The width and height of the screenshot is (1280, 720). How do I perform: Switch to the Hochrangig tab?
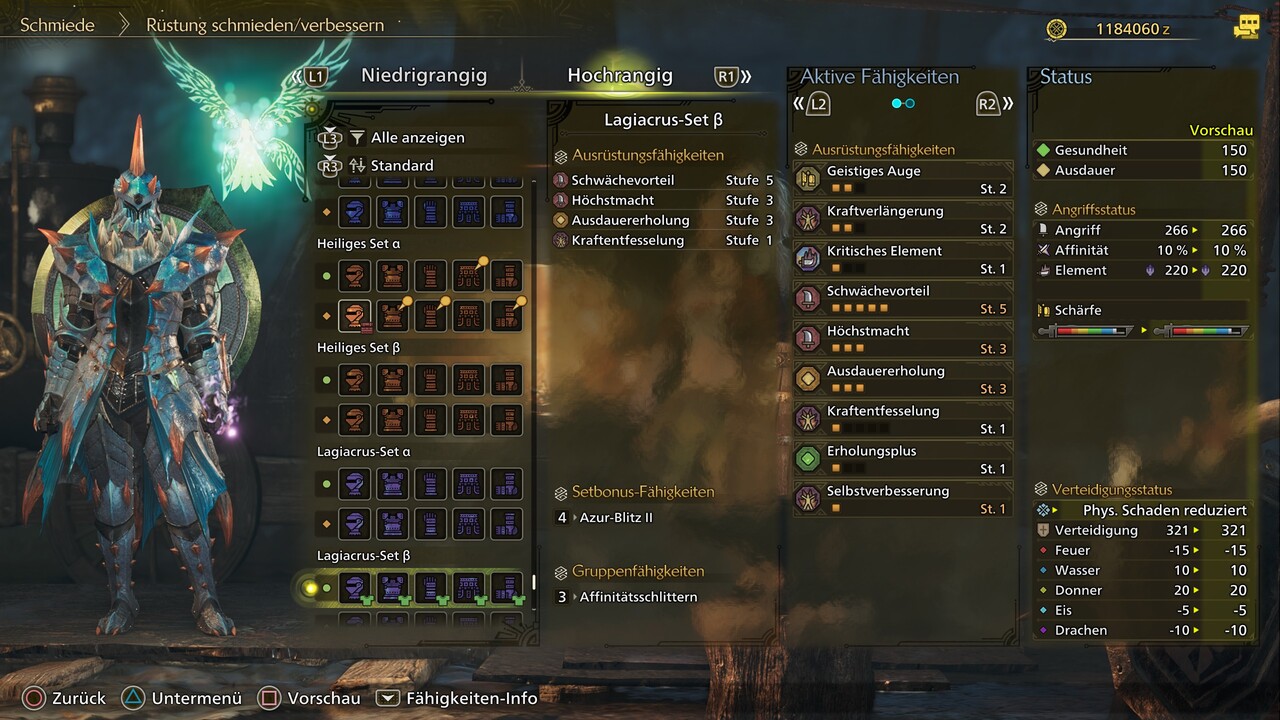tap(620, 76)
